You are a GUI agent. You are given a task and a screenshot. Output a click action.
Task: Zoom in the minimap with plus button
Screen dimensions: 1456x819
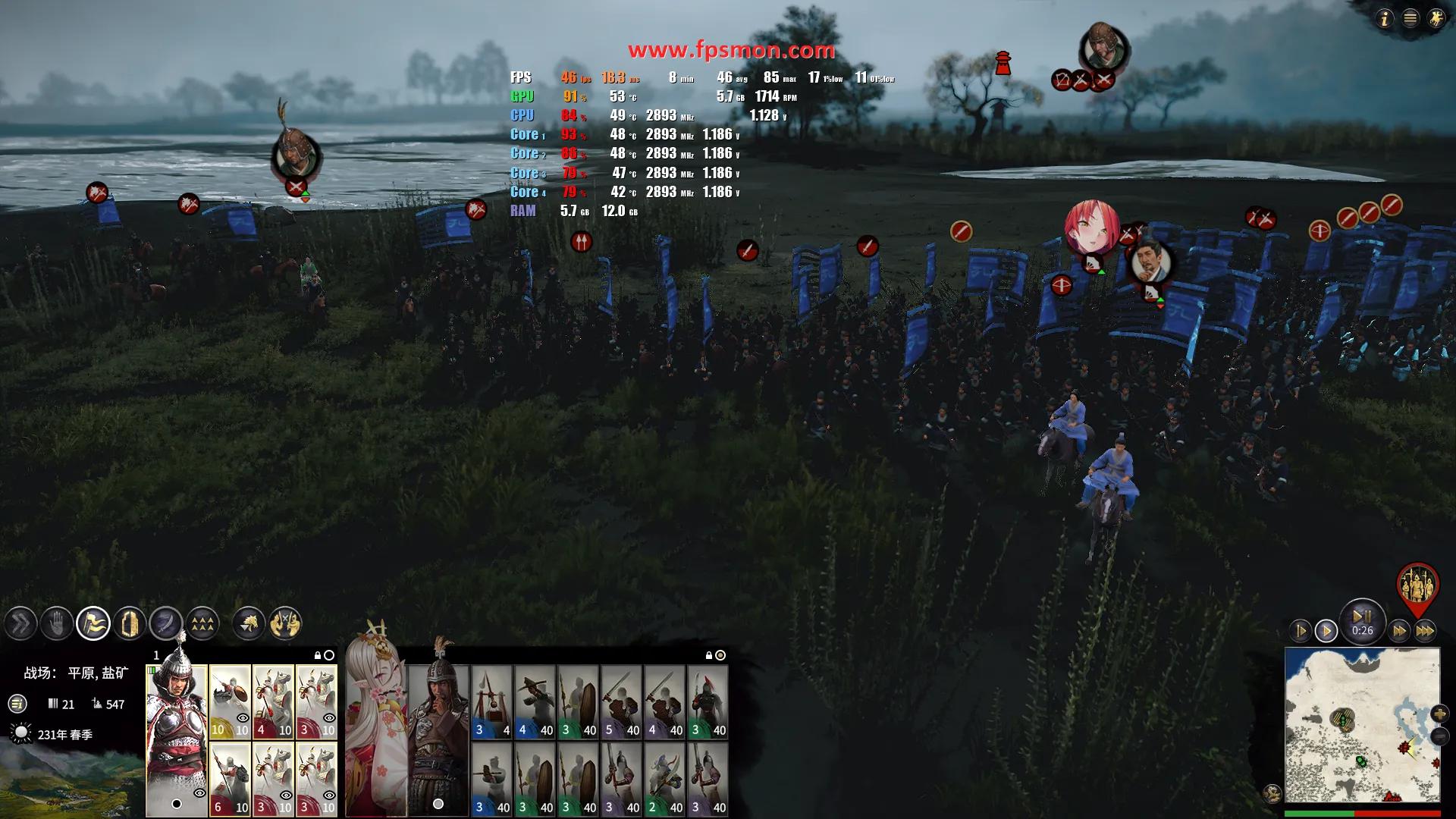click(x=1439, y=714)
